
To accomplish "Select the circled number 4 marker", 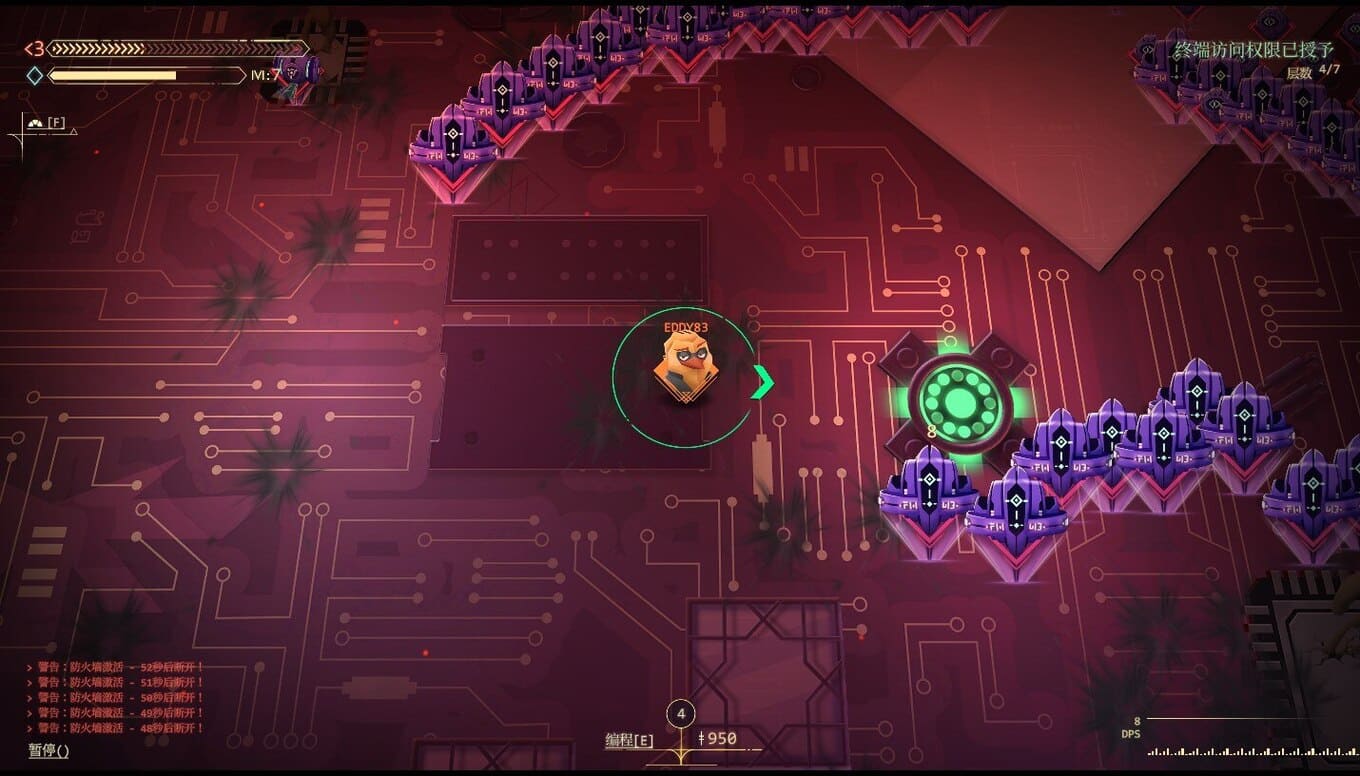I will pyautogui.click(x=681, y=714).
